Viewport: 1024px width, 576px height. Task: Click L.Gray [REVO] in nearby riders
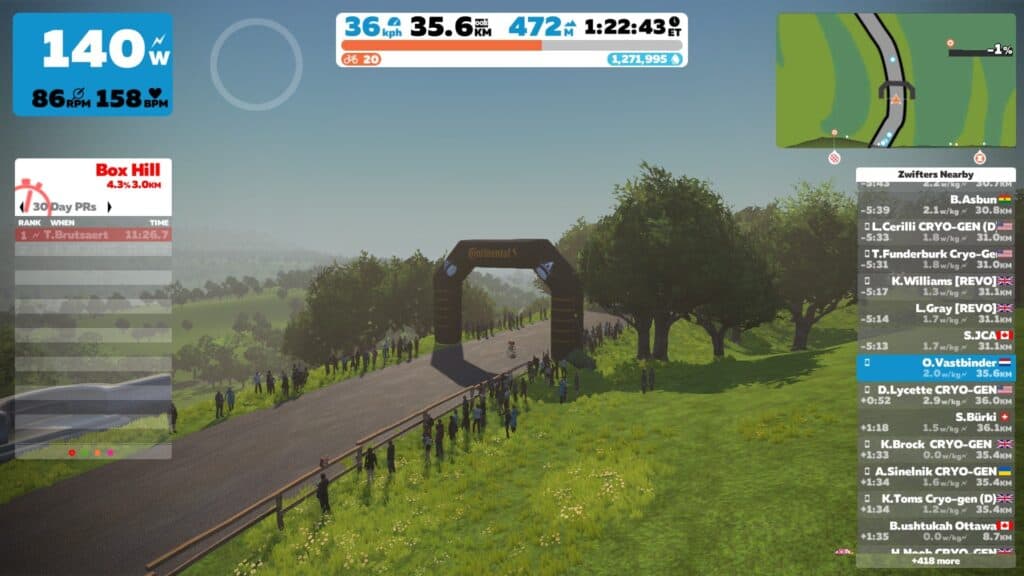click(x=936, y=313)
